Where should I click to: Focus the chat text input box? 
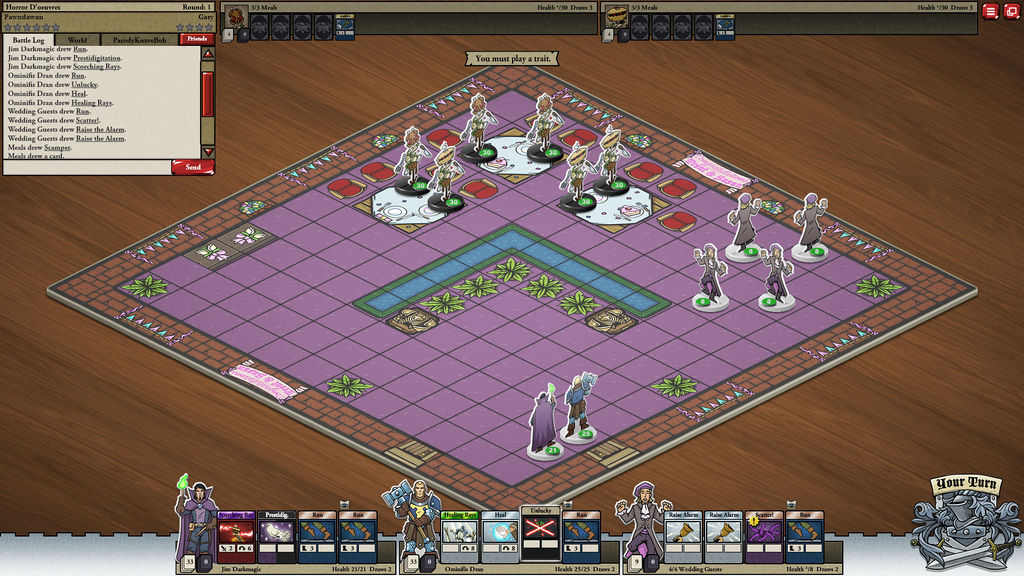(x=86, y=167)
